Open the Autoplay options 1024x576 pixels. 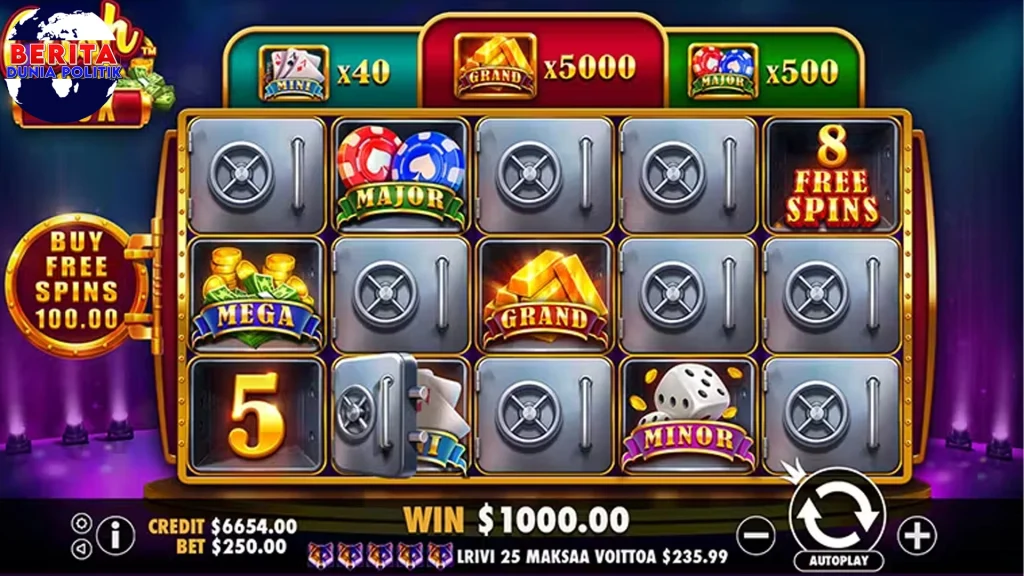click(837, 560)
